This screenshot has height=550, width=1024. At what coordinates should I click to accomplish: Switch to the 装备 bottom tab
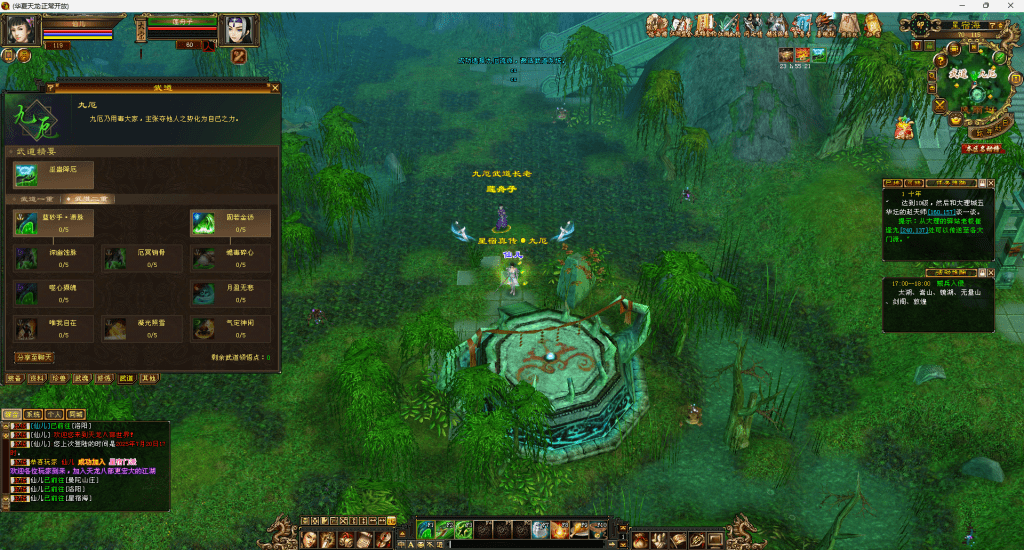point(15,379)
